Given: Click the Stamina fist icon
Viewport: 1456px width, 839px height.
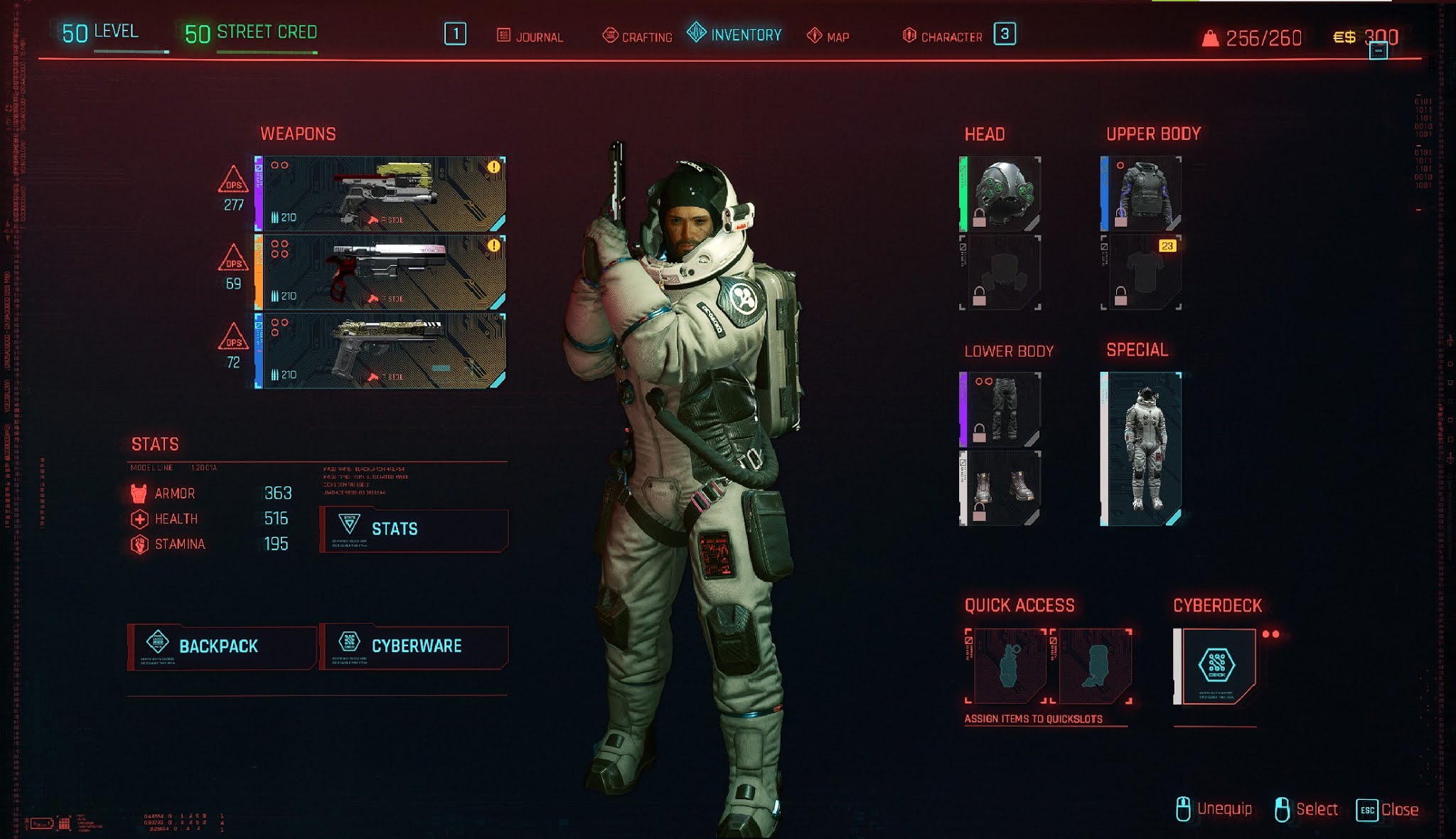Looking at the screenshot, I should [139, 545].
